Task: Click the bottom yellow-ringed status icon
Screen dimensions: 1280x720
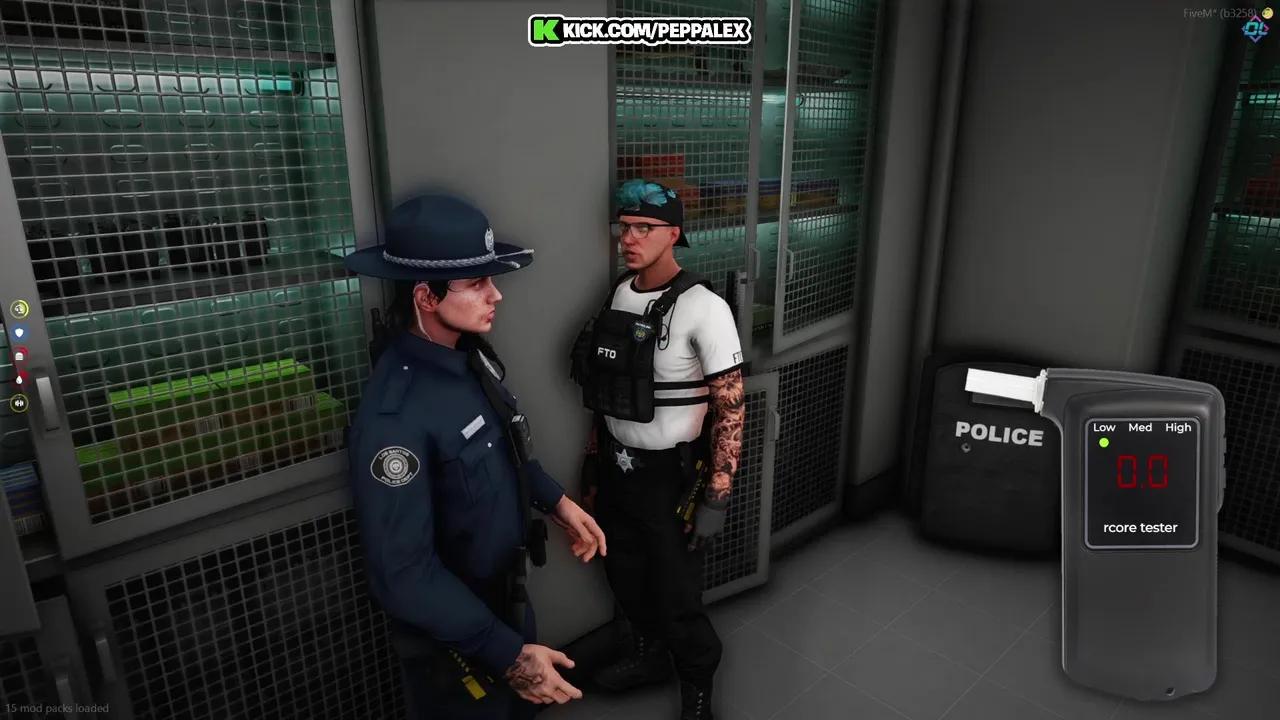Action: point(19,403)
